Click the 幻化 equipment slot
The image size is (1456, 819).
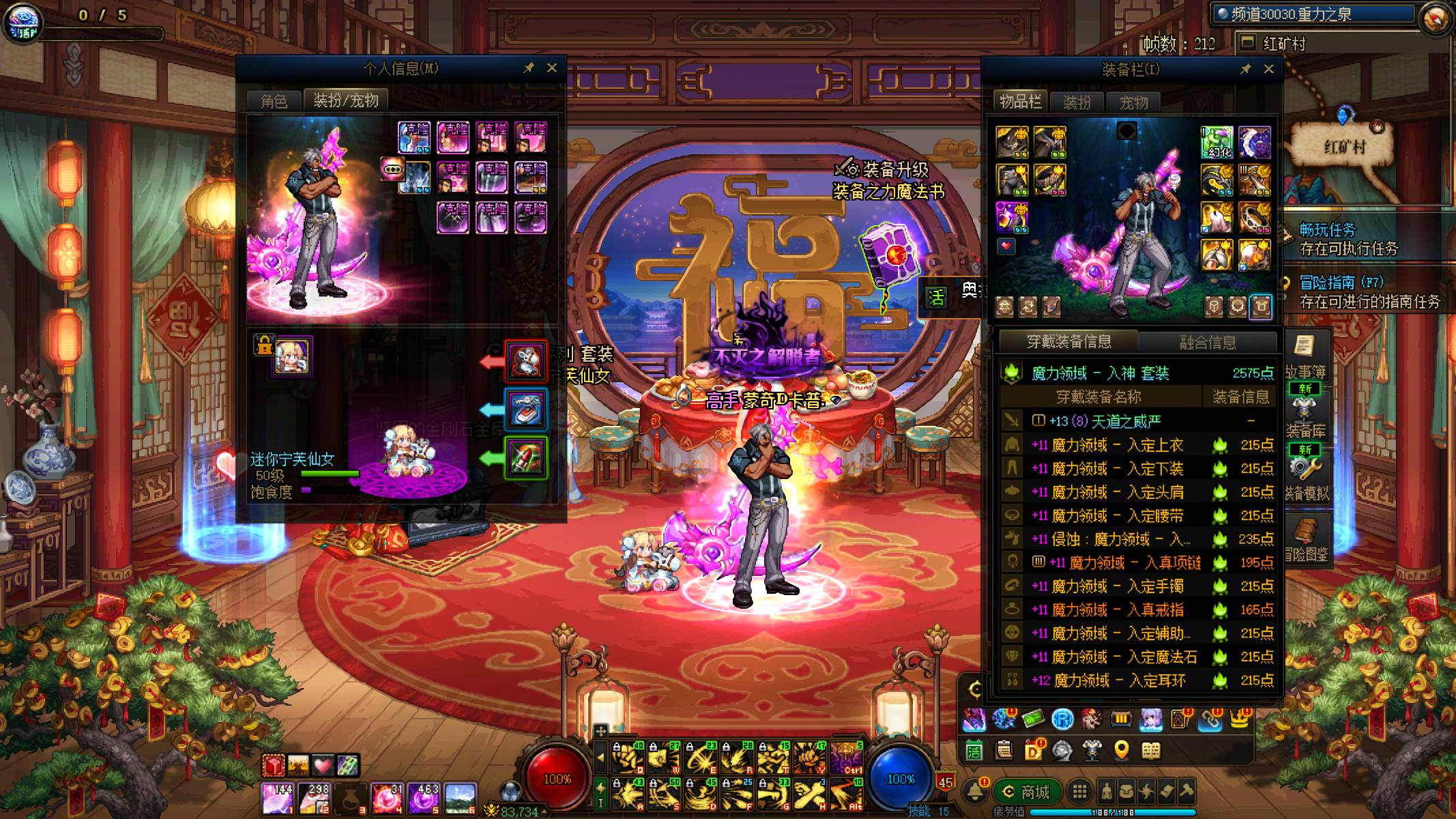tap(1217, 141)
